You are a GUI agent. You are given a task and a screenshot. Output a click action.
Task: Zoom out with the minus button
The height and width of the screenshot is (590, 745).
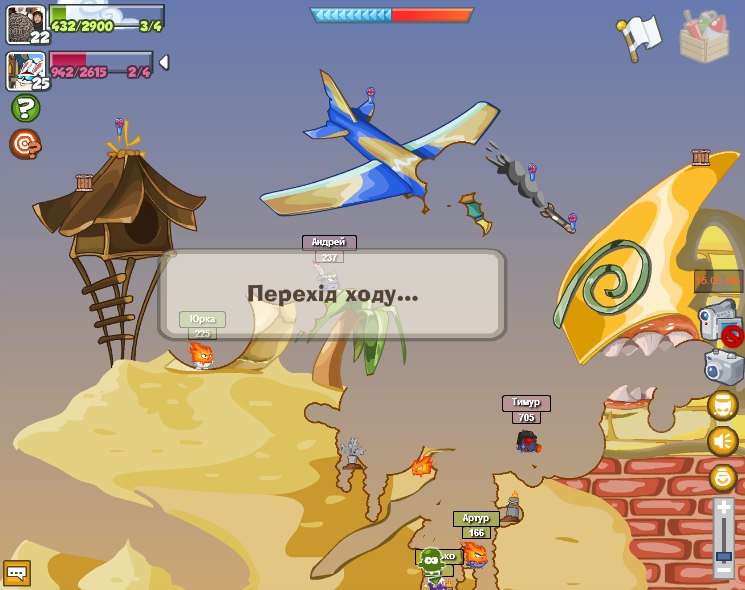click(724, 571)
